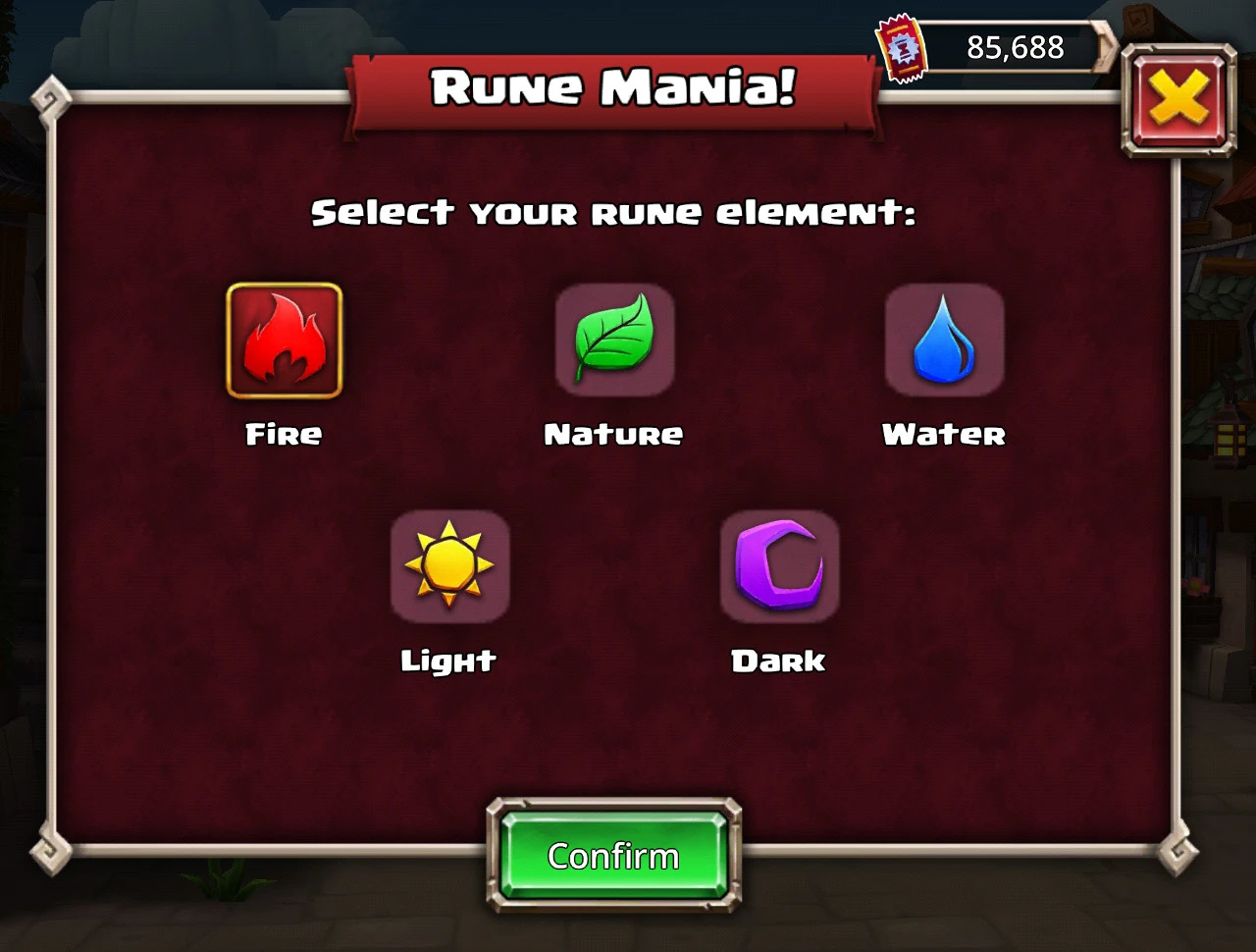Click the ticket count showing 85,688

tap(1014, 46)
